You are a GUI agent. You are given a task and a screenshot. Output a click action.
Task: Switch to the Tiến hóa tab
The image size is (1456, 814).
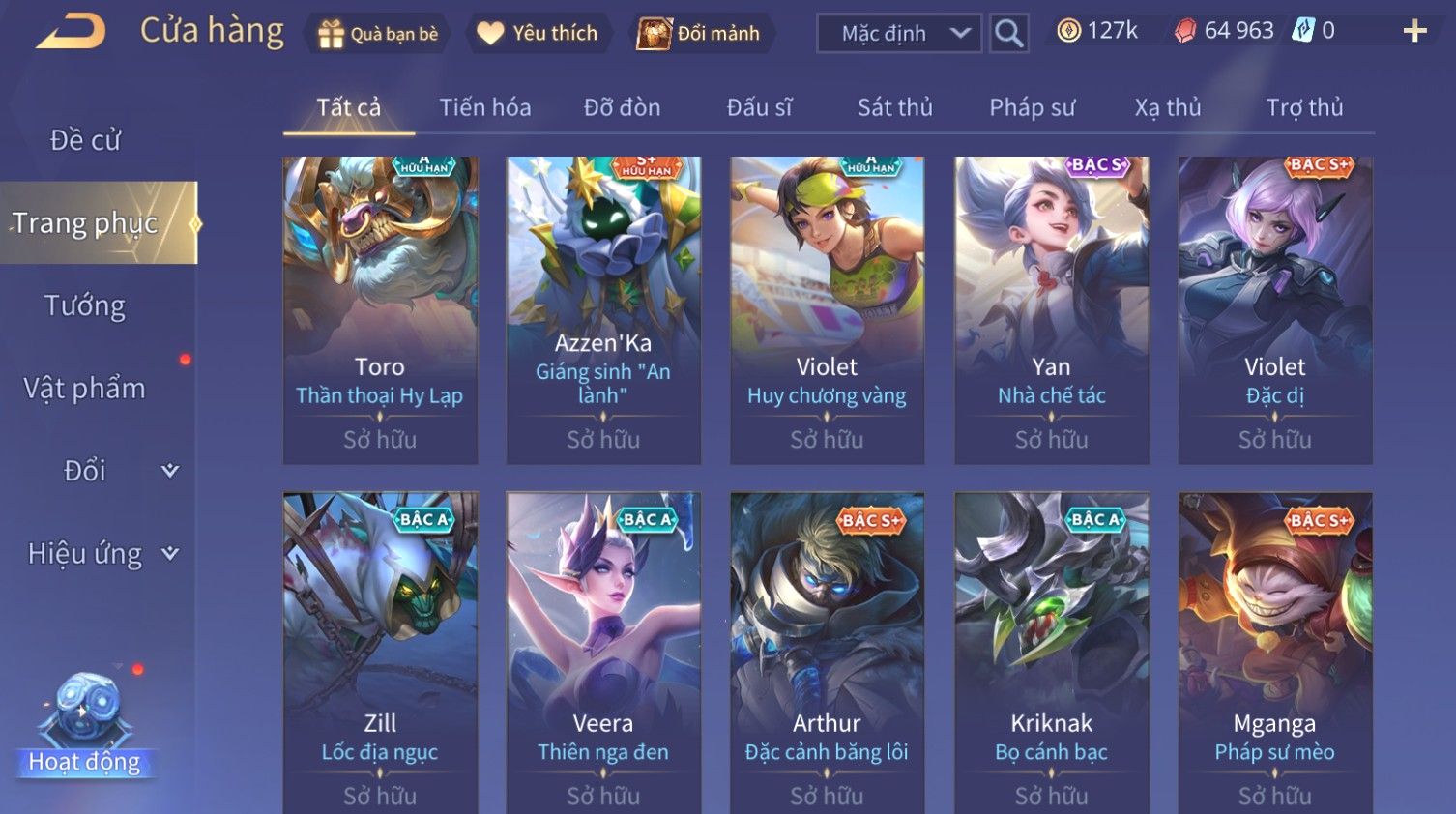484,107
